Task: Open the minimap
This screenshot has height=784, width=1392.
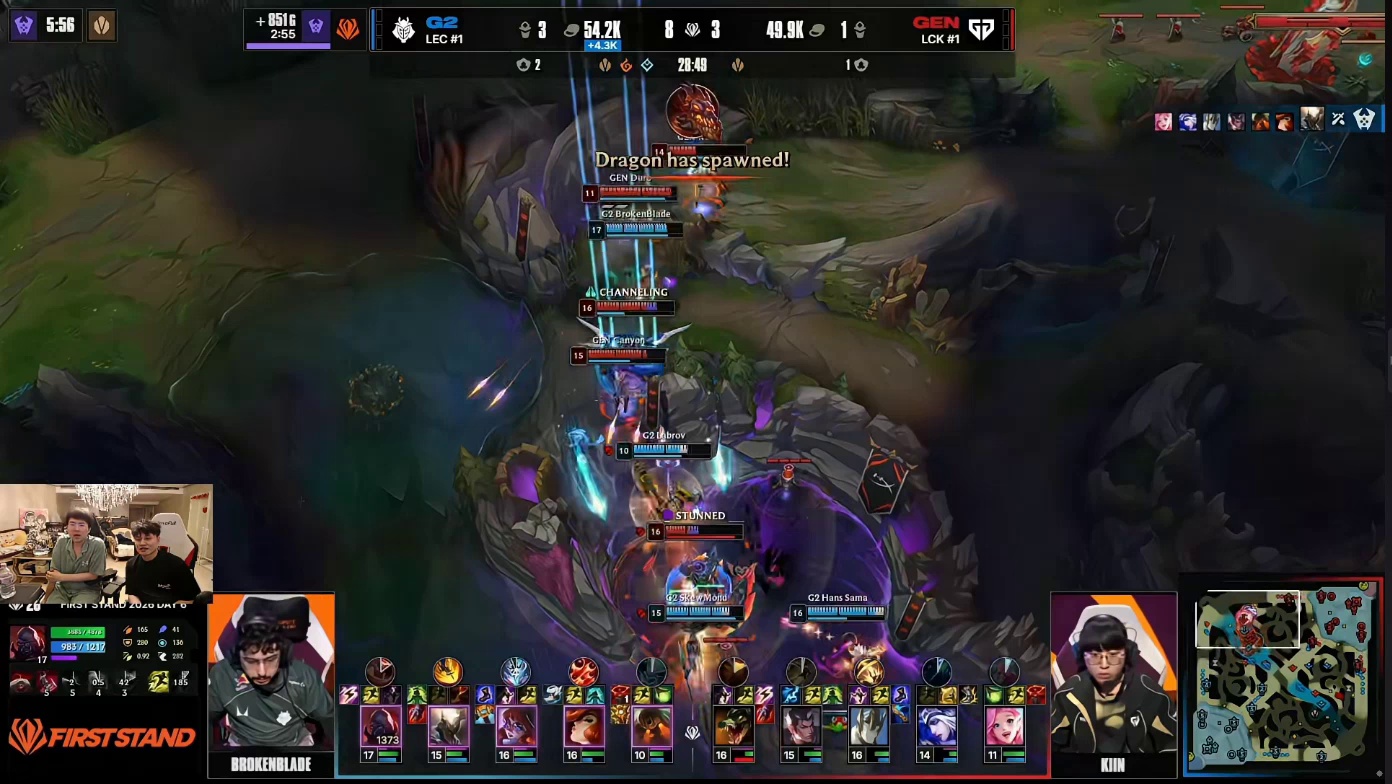Action: tap(1284, 677)
